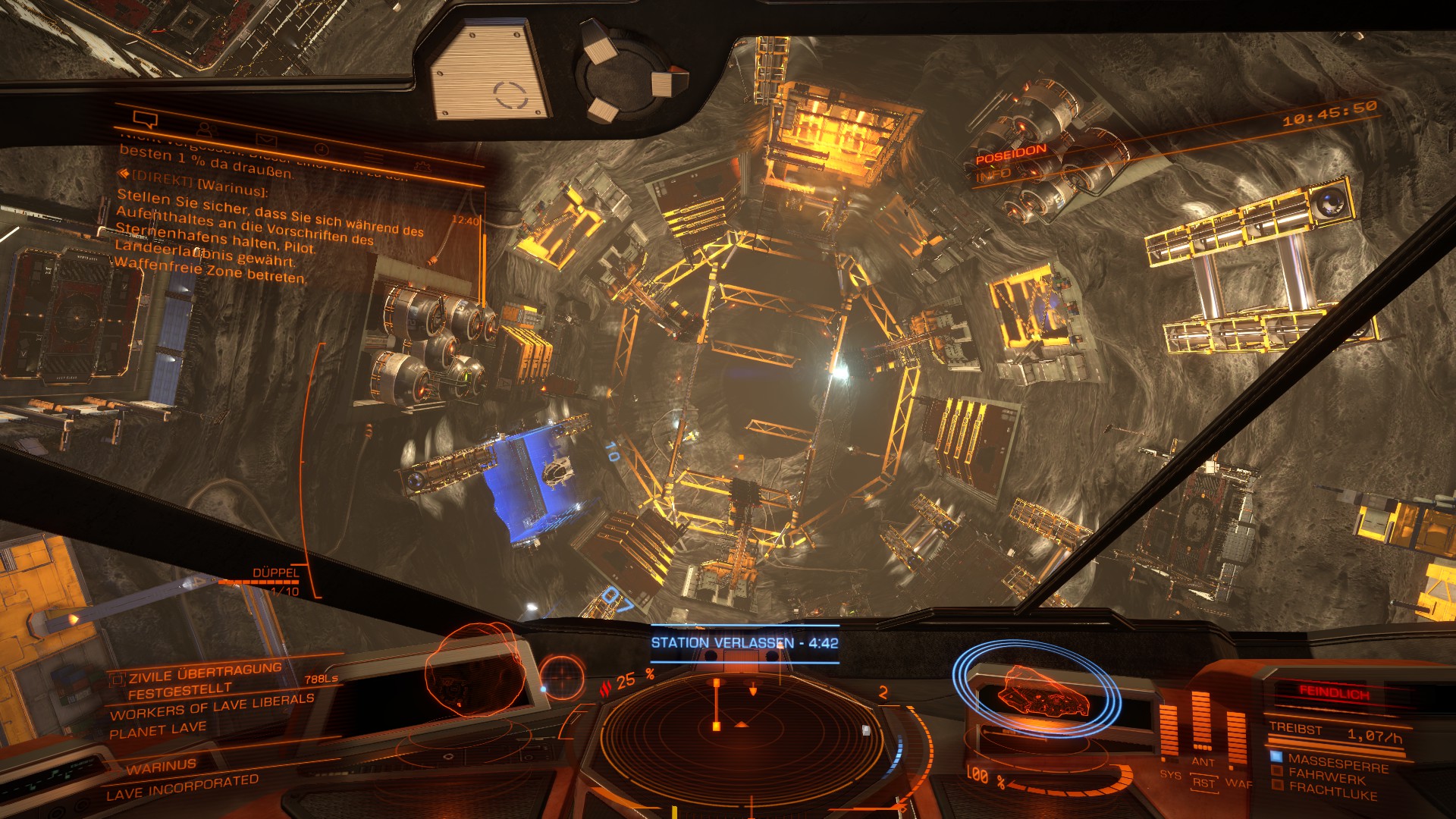Toggle the Fahrwerk landing gear indicator
1456x819 pixels.
(1326, 776)
